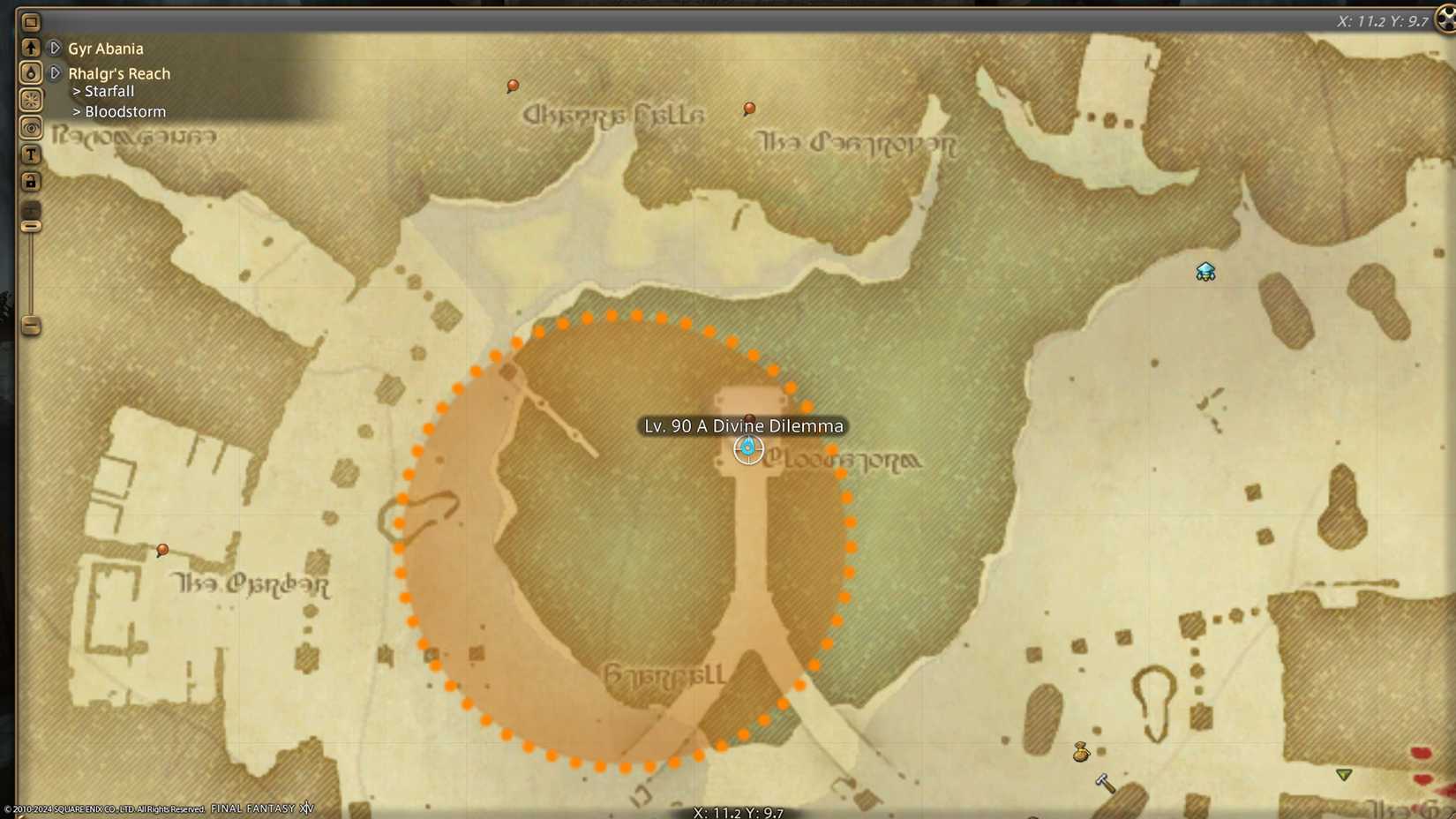Click the green triangle marker at bottom right
This screenshot has height=819, width=1456.
click(1343, 773)
